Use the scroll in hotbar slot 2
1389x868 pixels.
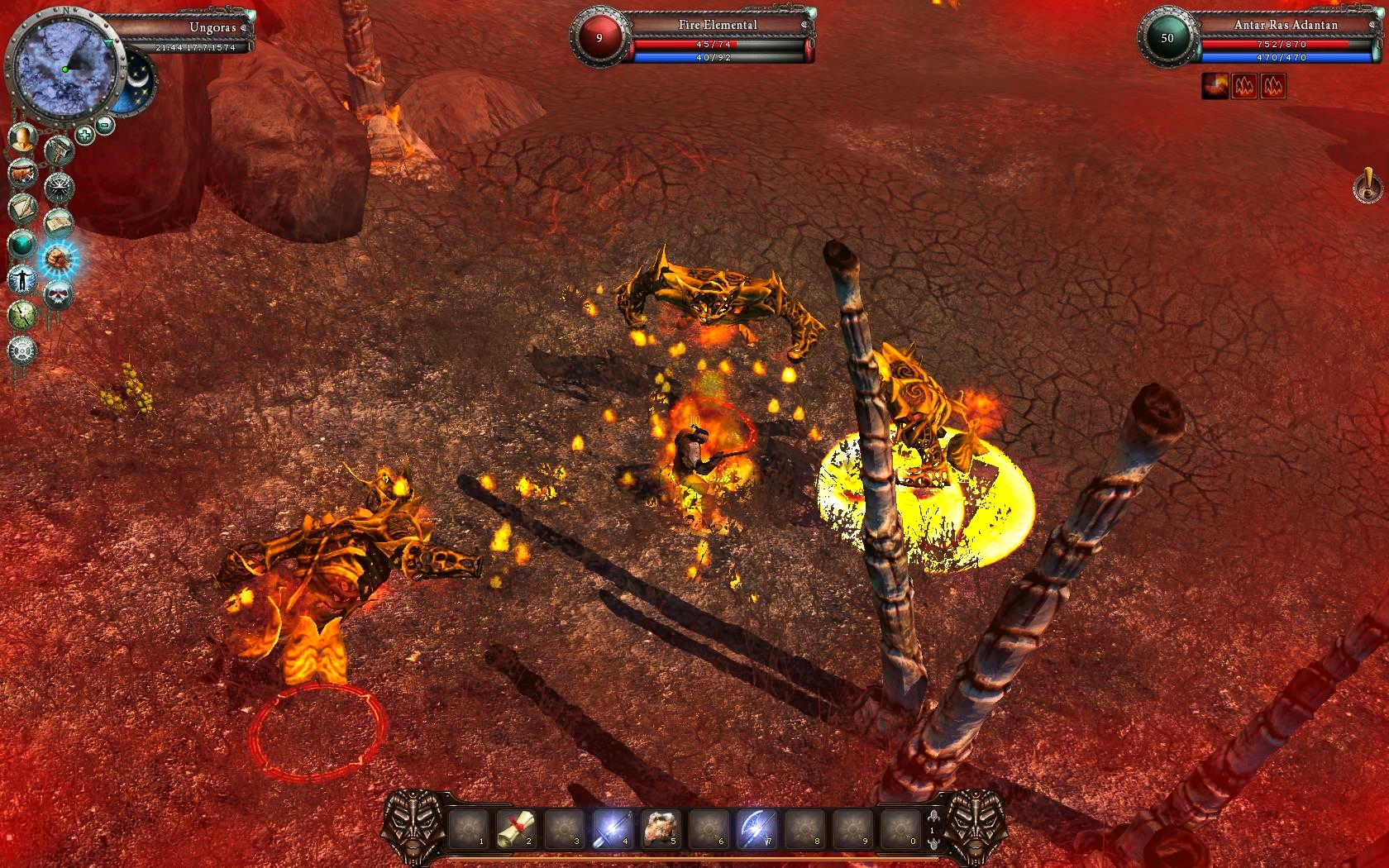[x=517, y=828]
